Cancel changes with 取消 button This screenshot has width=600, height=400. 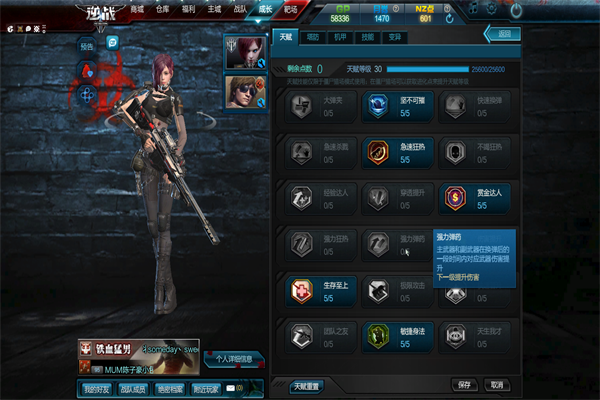494,384
